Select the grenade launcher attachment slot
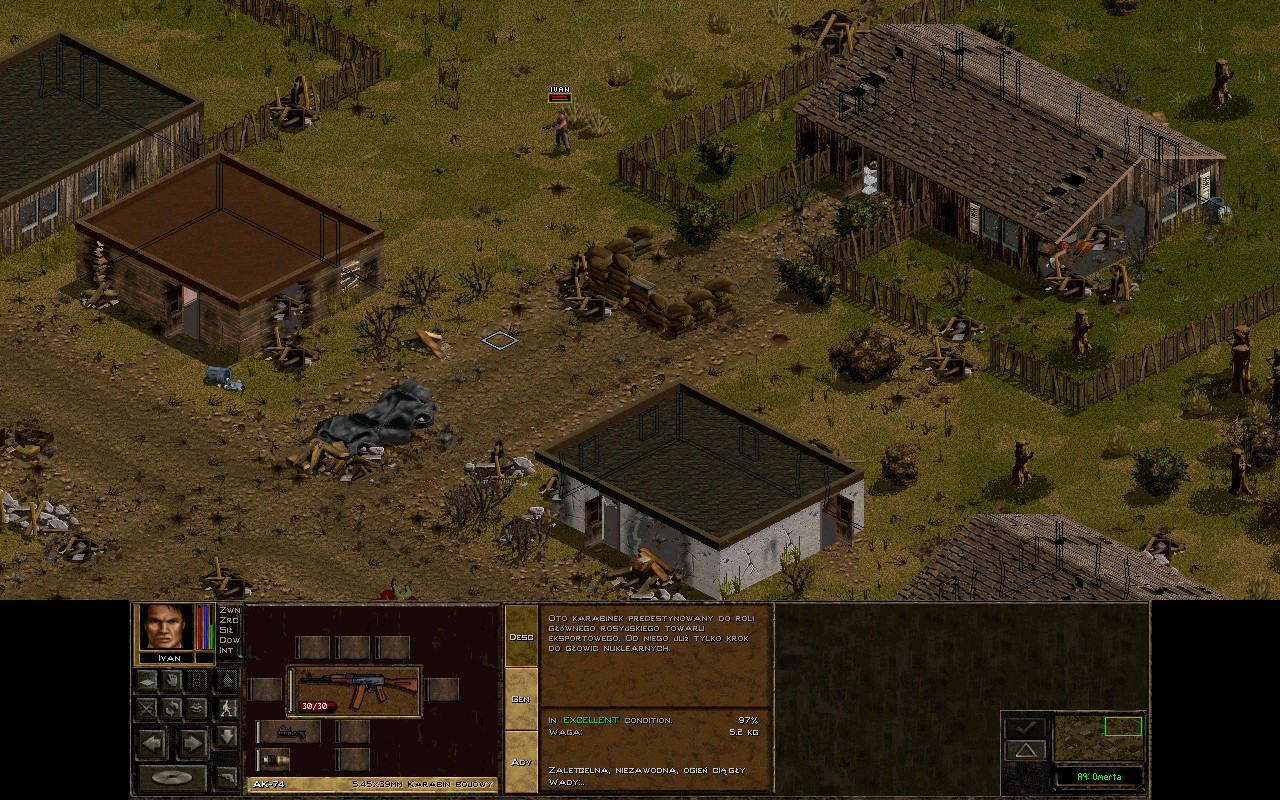 point(290,733)
